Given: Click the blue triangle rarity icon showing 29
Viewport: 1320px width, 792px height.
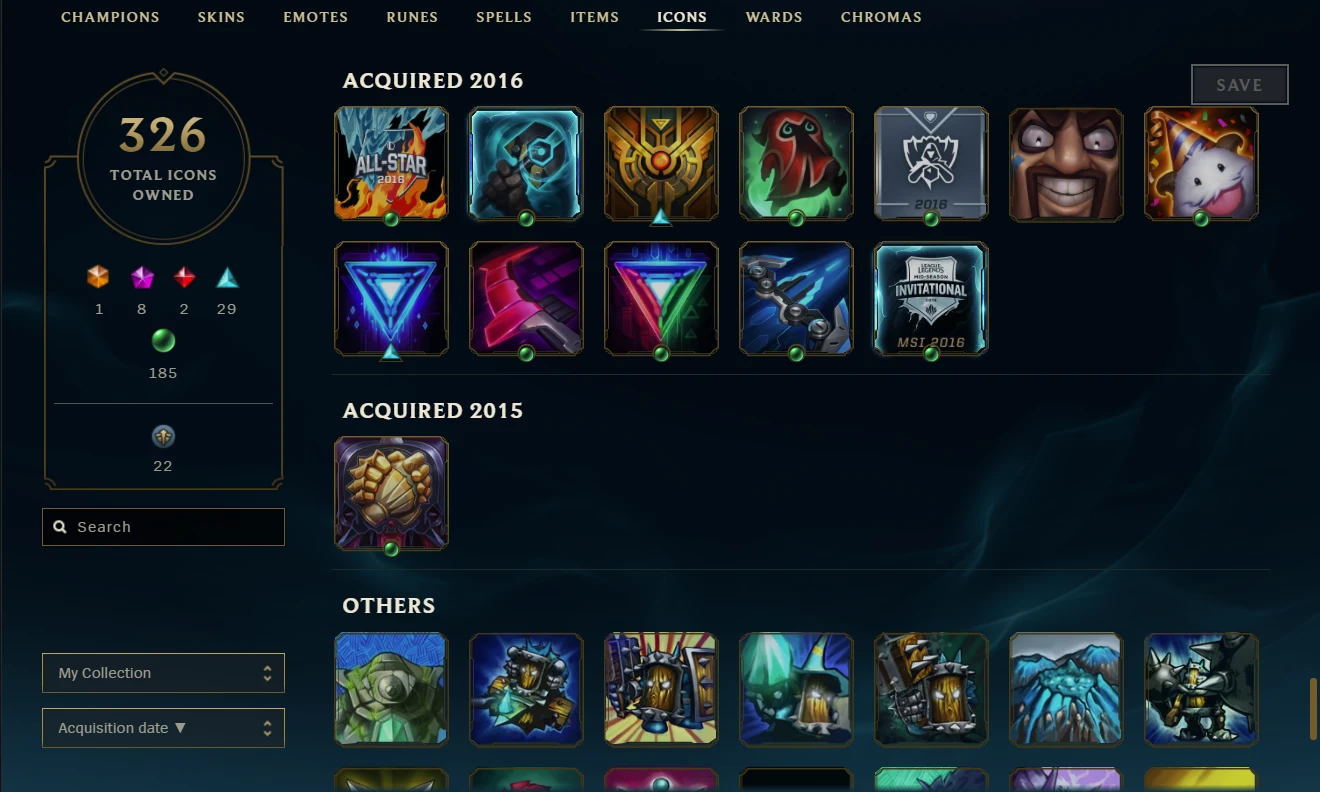Looking at the screenshot, I should [226, 278].
